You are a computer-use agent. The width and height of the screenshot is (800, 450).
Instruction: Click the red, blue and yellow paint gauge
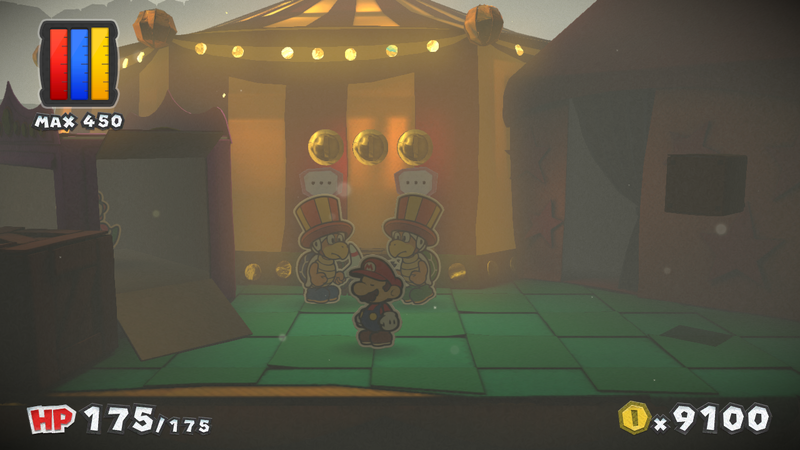(x=78, y=64)
